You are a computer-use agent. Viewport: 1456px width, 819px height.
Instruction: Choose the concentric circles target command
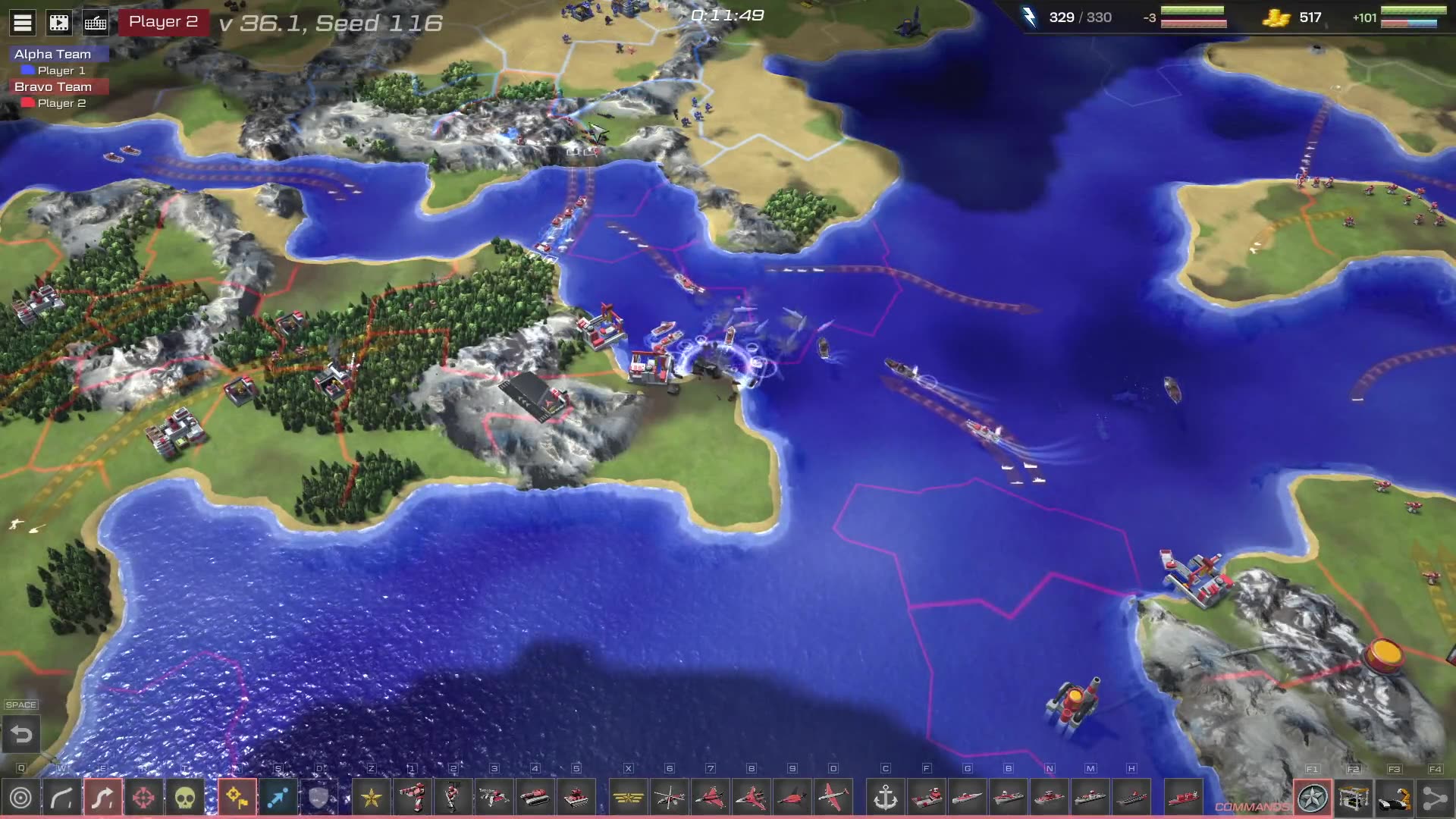tap(21, 798)
